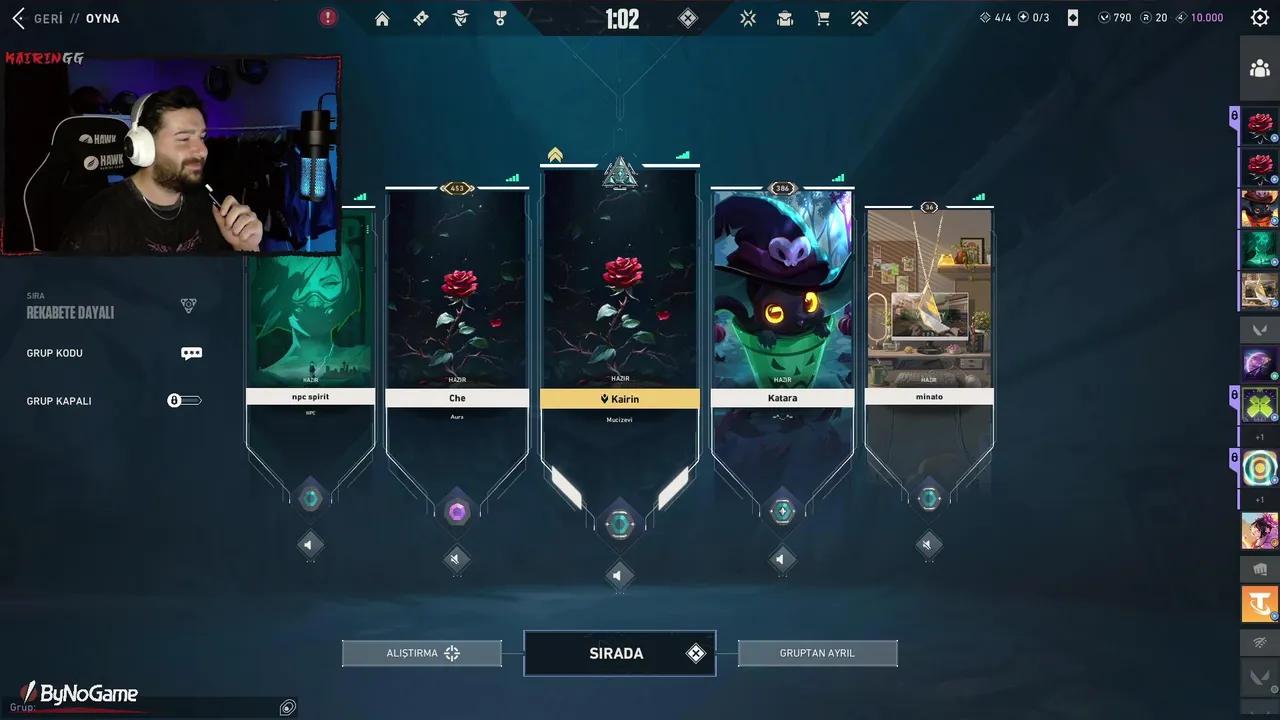This screenshot has height=720, width=1280.
Task: Open emoji selector near chat input
Action: [287, 707]
